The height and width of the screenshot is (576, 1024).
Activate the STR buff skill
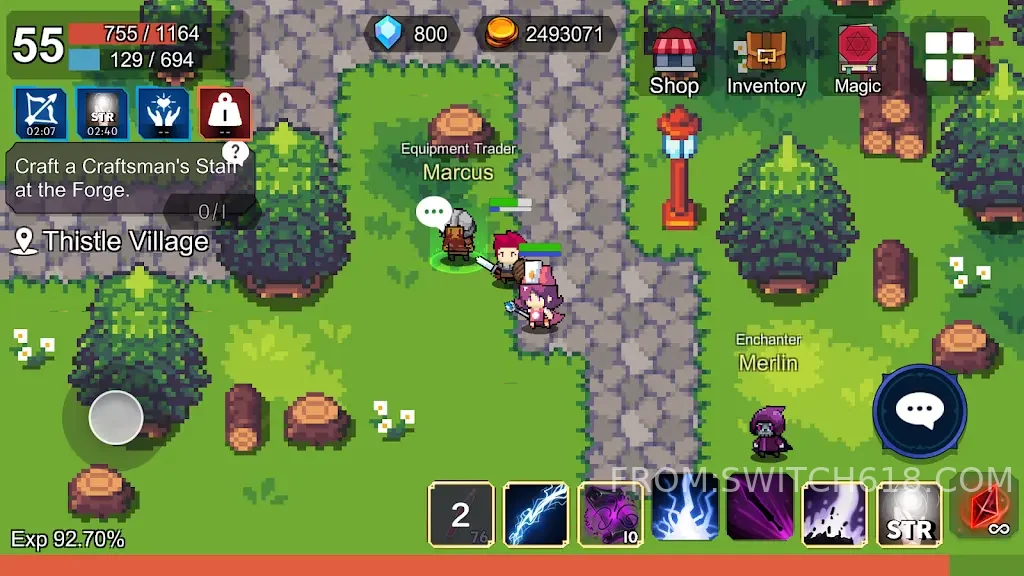[x=909, y=514]
